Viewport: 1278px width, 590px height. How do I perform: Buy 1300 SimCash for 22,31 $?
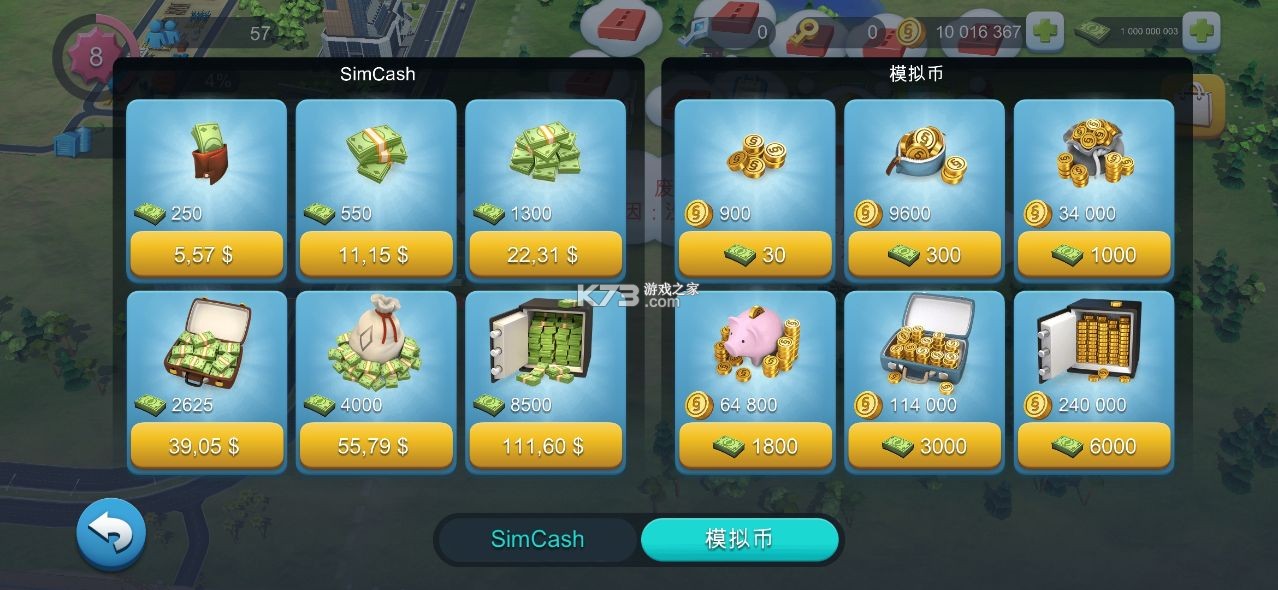tap(545, 255)
